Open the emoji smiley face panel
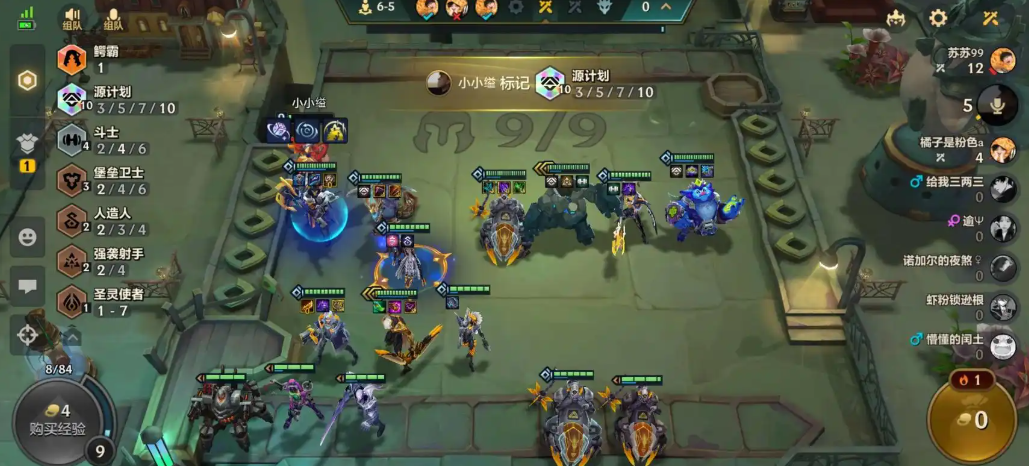 pyautogui.click(x=28, y=238)
